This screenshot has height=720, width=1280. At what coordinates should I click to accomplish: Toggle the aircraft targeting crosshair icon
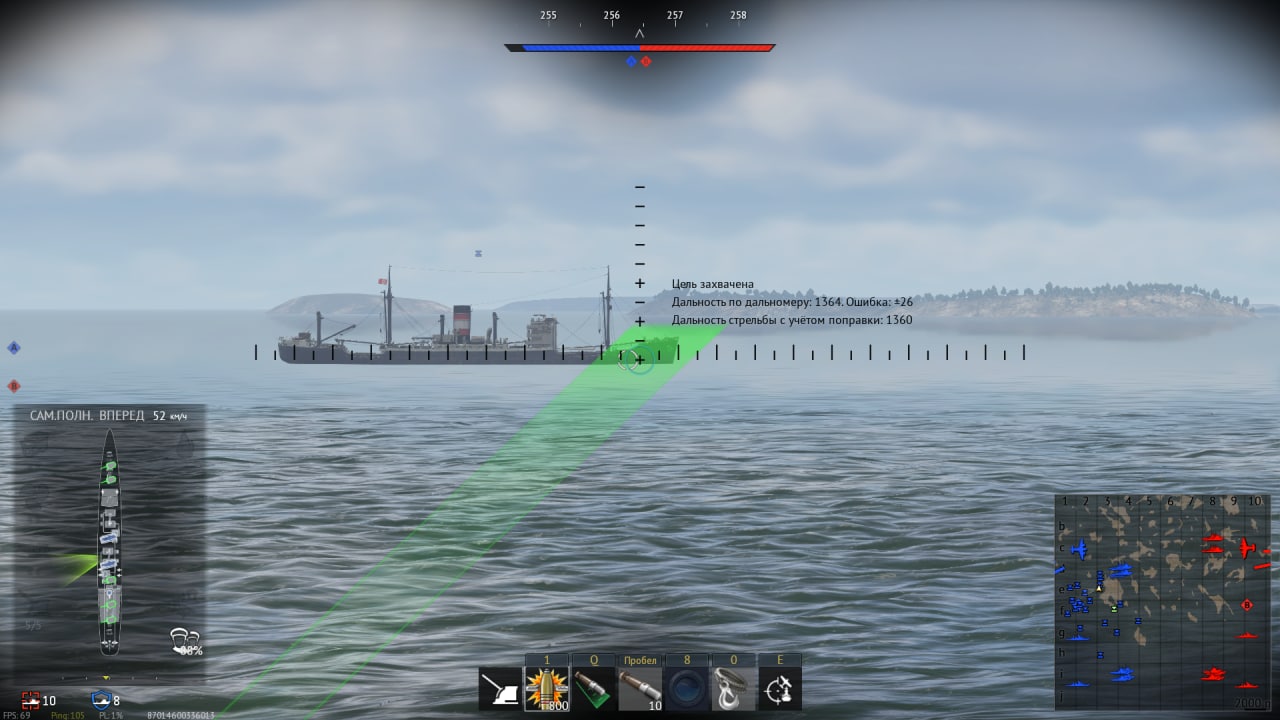(x=780, y=689)
